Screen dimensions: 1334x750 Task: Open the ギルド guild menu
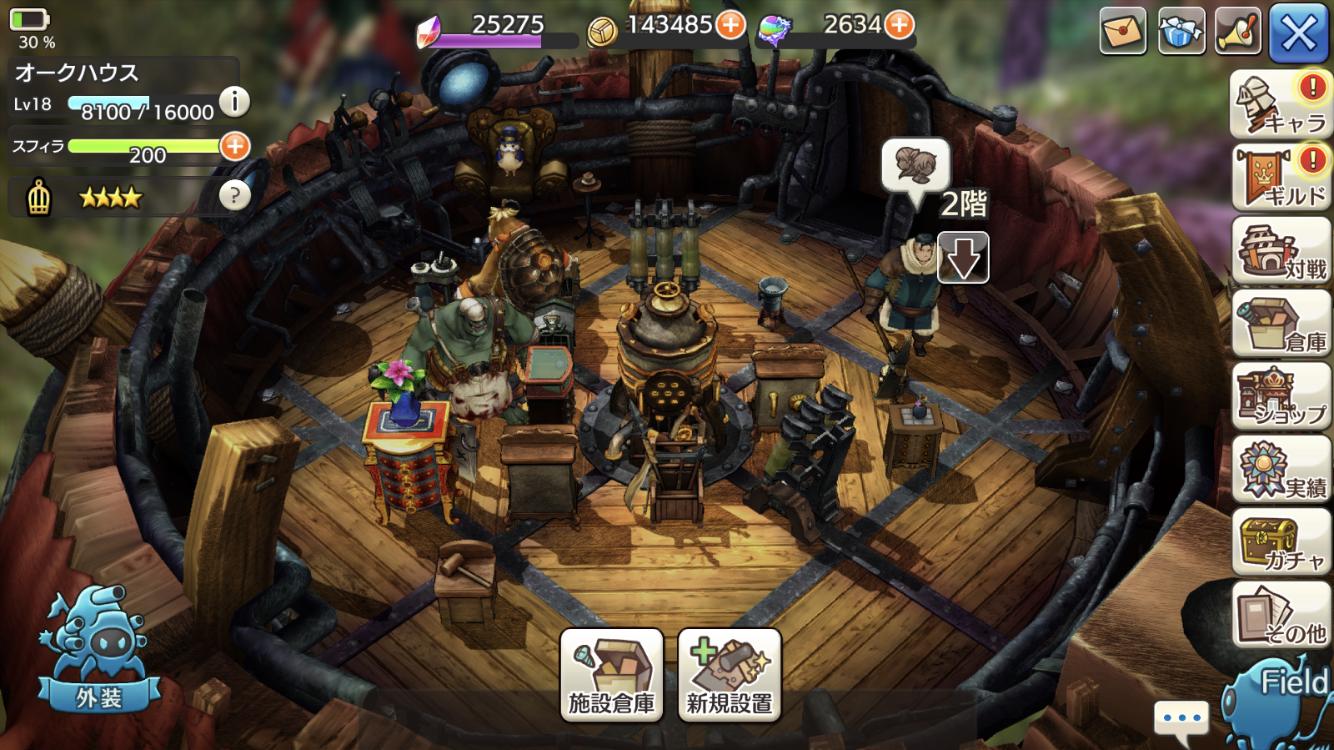(x=1280, y=178)
